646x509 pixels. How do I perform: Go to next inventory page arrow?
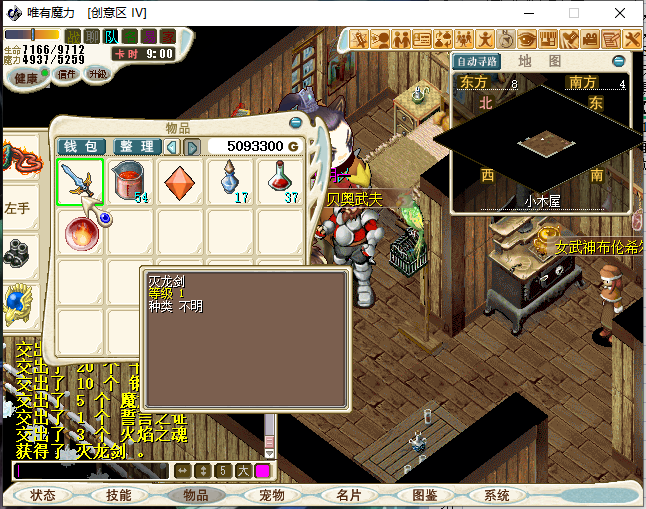click(192, 147)
